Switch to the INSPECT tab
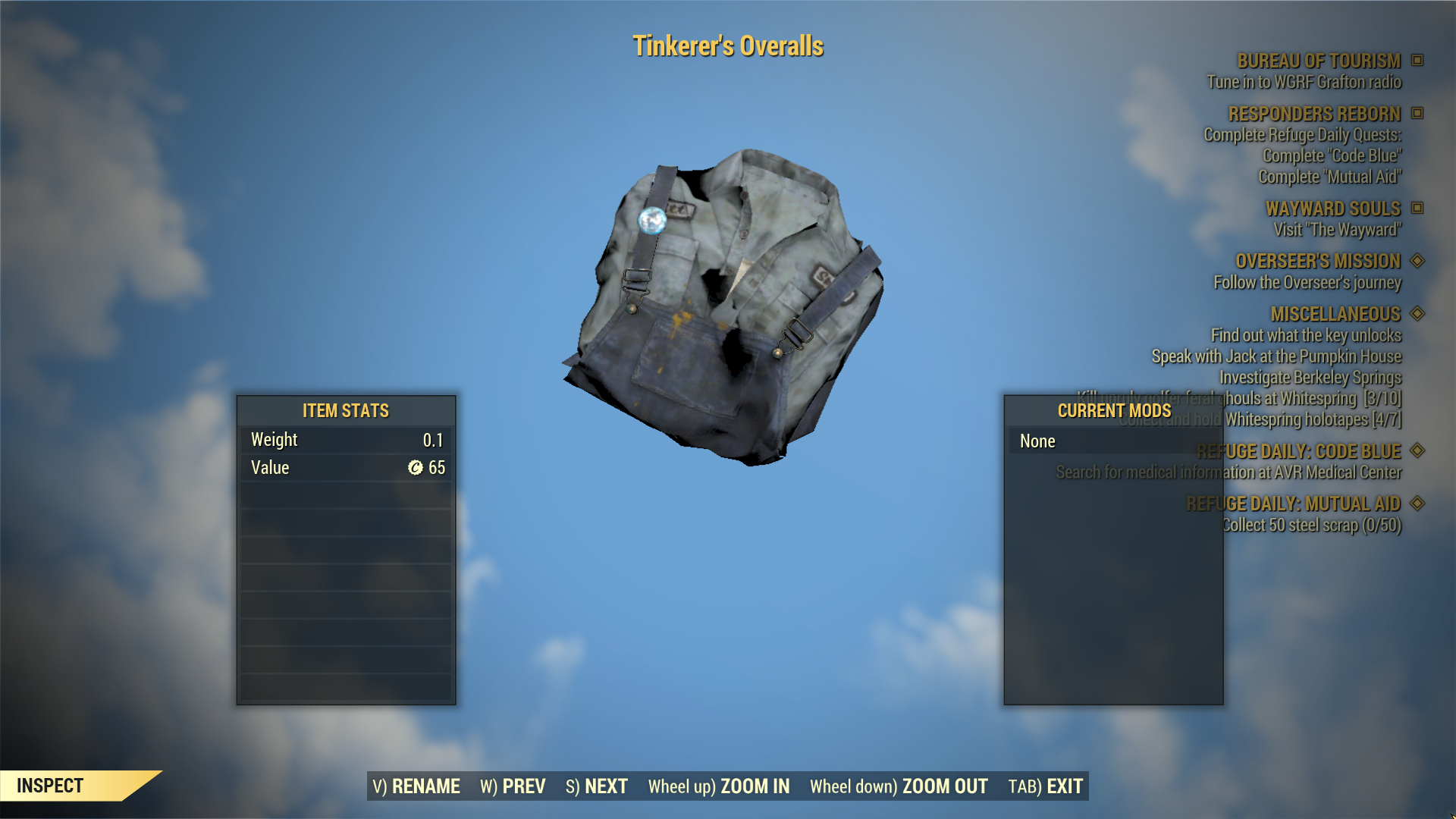The height and width of the screenshot is (819, 1456). tap(51, 786)
